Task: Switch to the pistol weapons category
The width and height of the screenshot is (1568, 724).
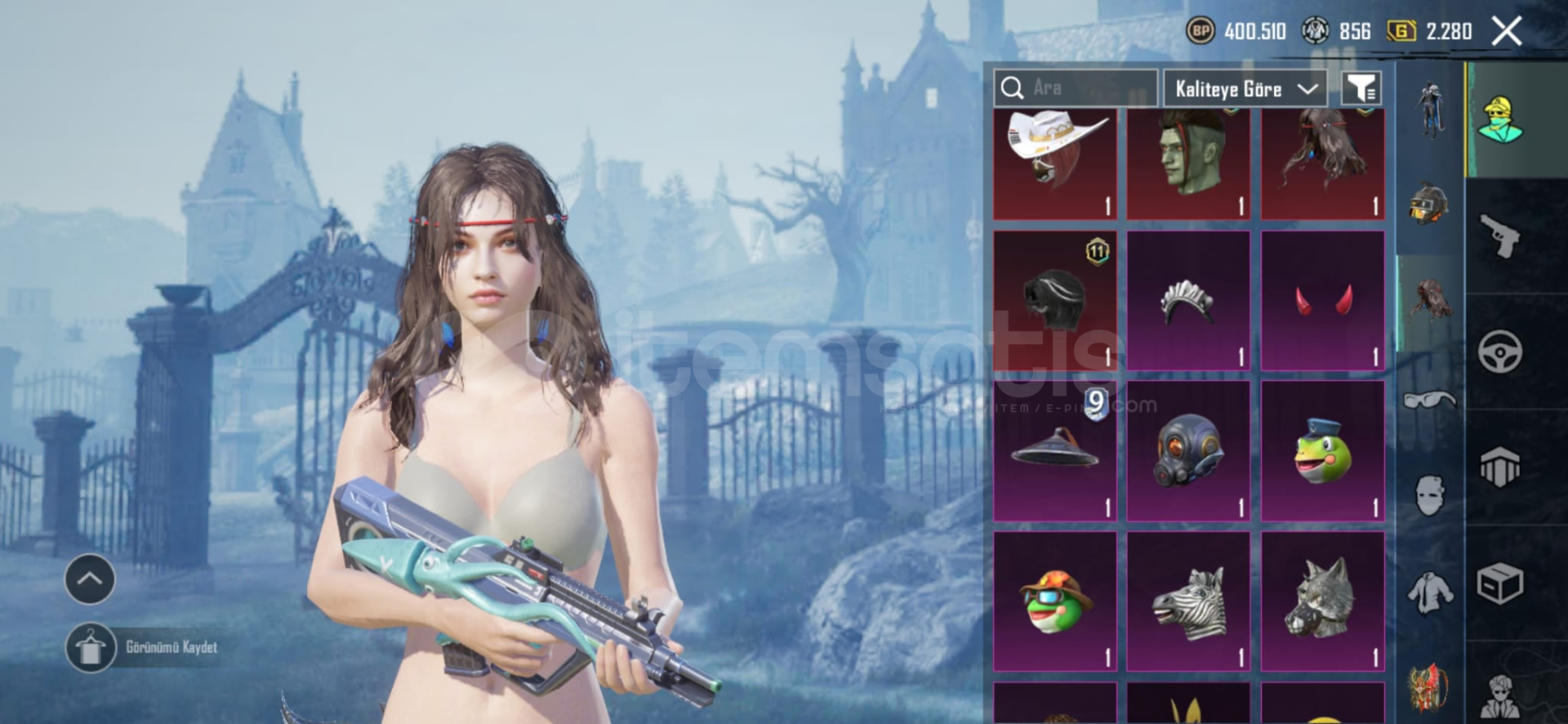Action: tap(1499, 235)
